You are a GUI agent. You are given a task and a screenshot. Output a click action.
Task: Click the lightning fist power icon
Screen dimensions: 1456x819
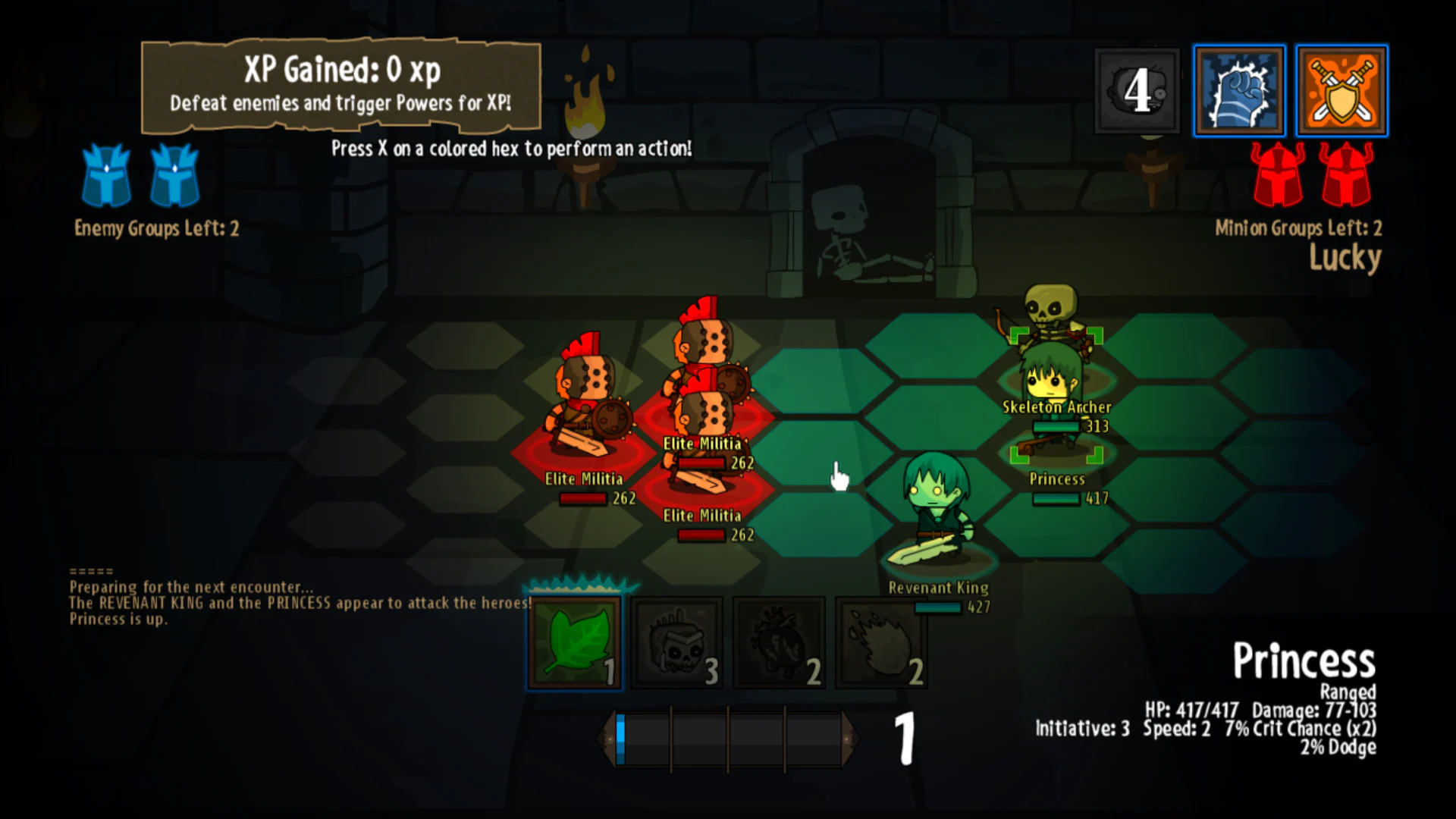[x=1239, y=91]
